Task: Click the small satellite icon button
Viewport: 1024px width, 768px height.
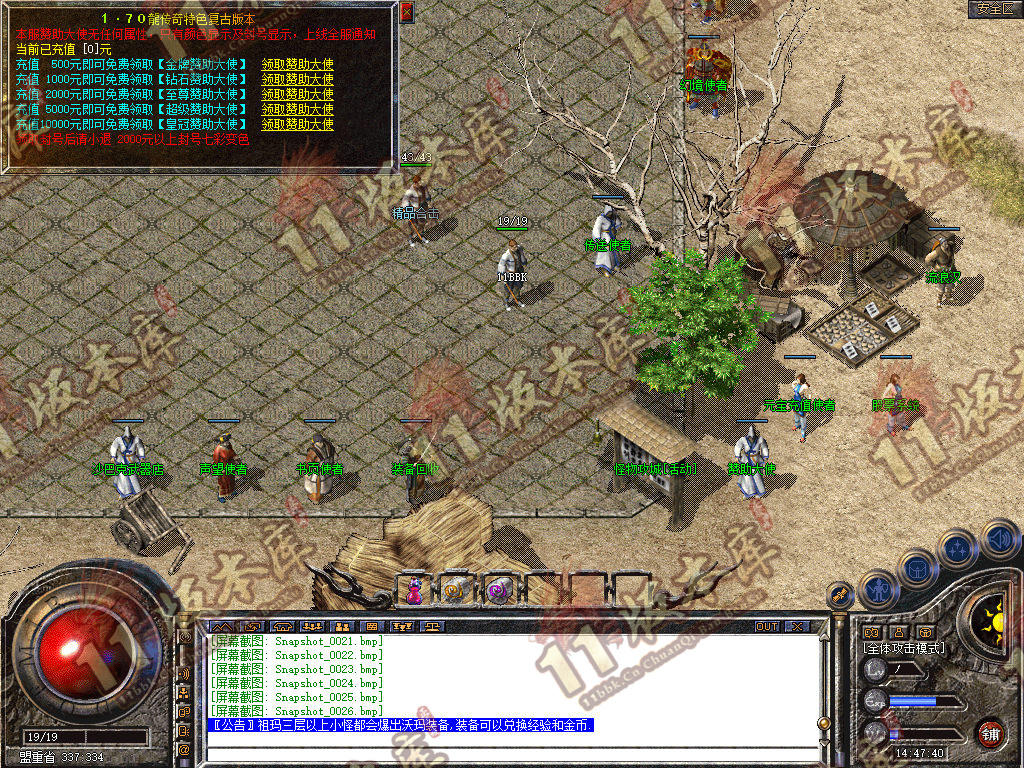Action: tap(840, 595)
